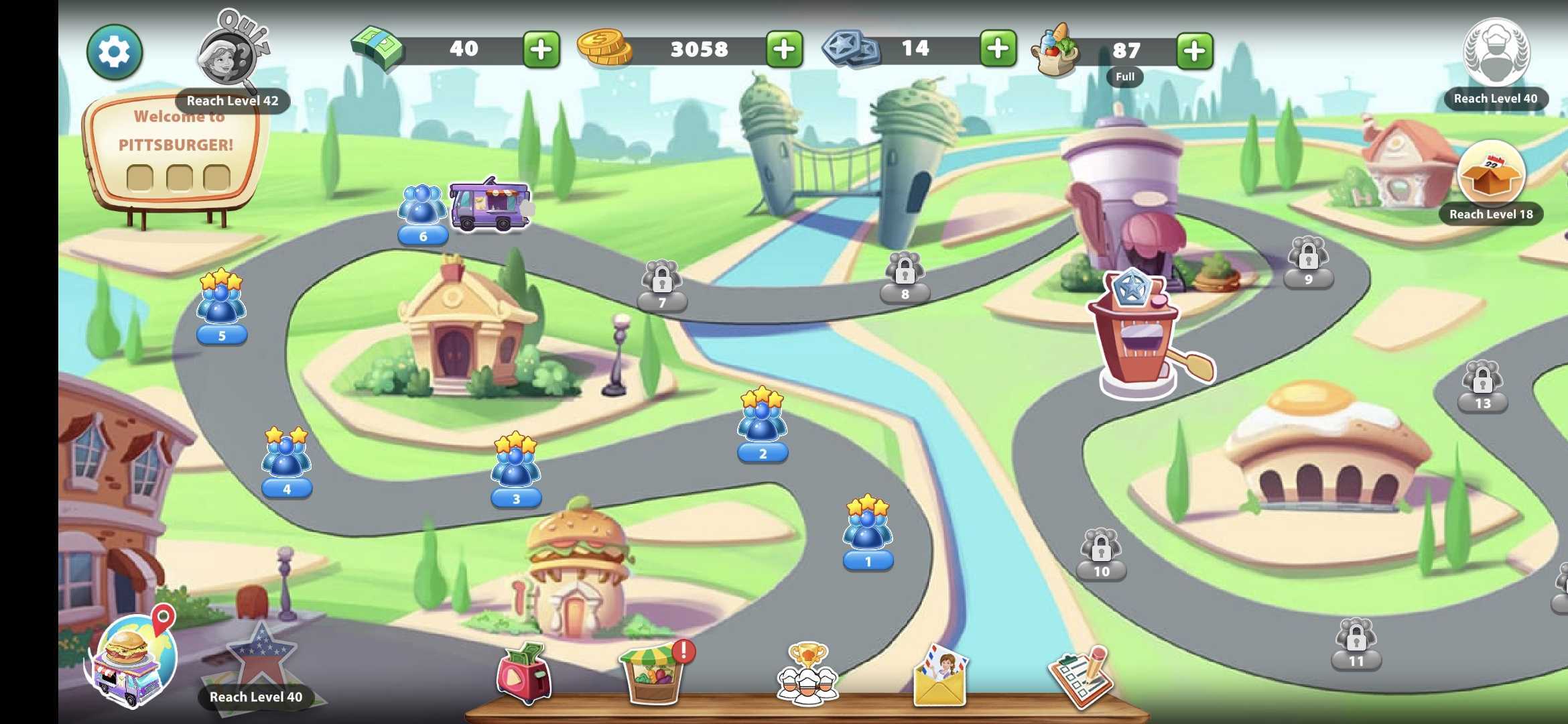
Task: Open the chef profile avatar
Action: coord(1496,54)
